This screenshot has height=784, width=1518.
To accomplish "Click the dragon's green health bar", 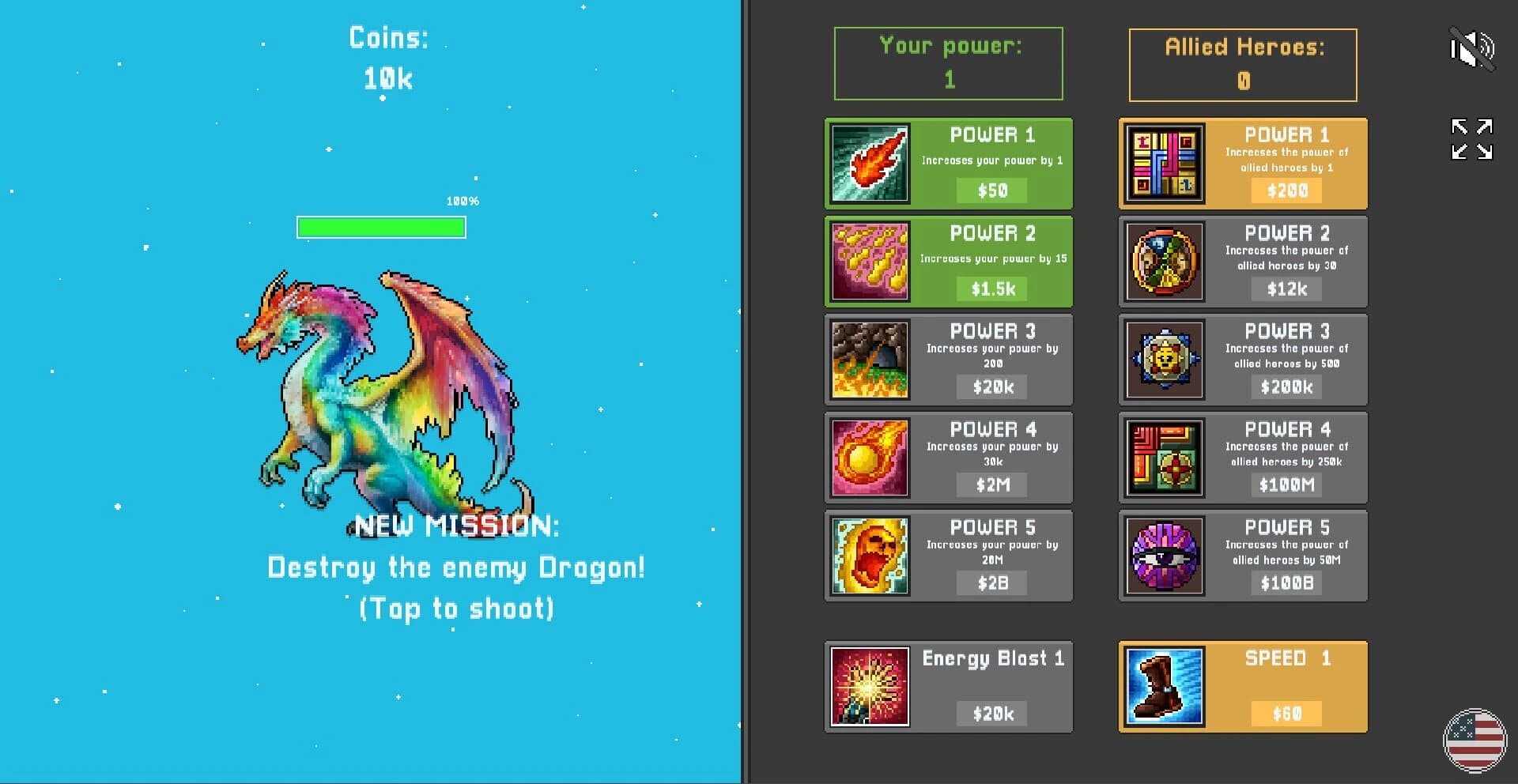I will 381,227.
